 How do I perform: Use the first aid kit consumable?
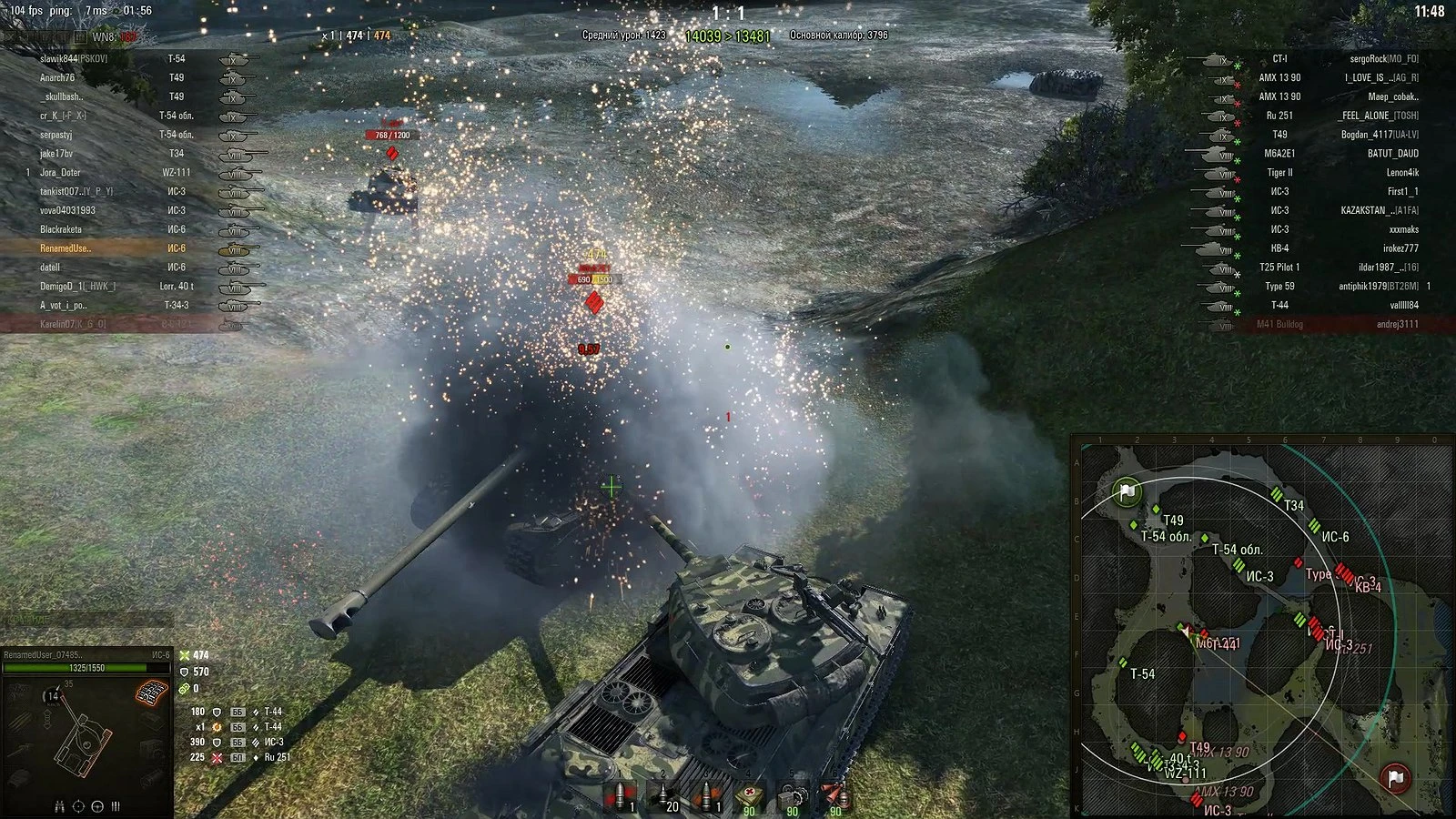pos(749,794)
